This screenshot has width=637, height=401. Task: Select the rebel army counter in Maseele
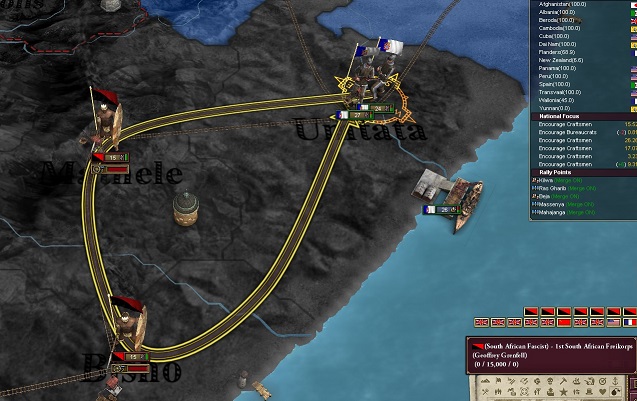[111, 157]
